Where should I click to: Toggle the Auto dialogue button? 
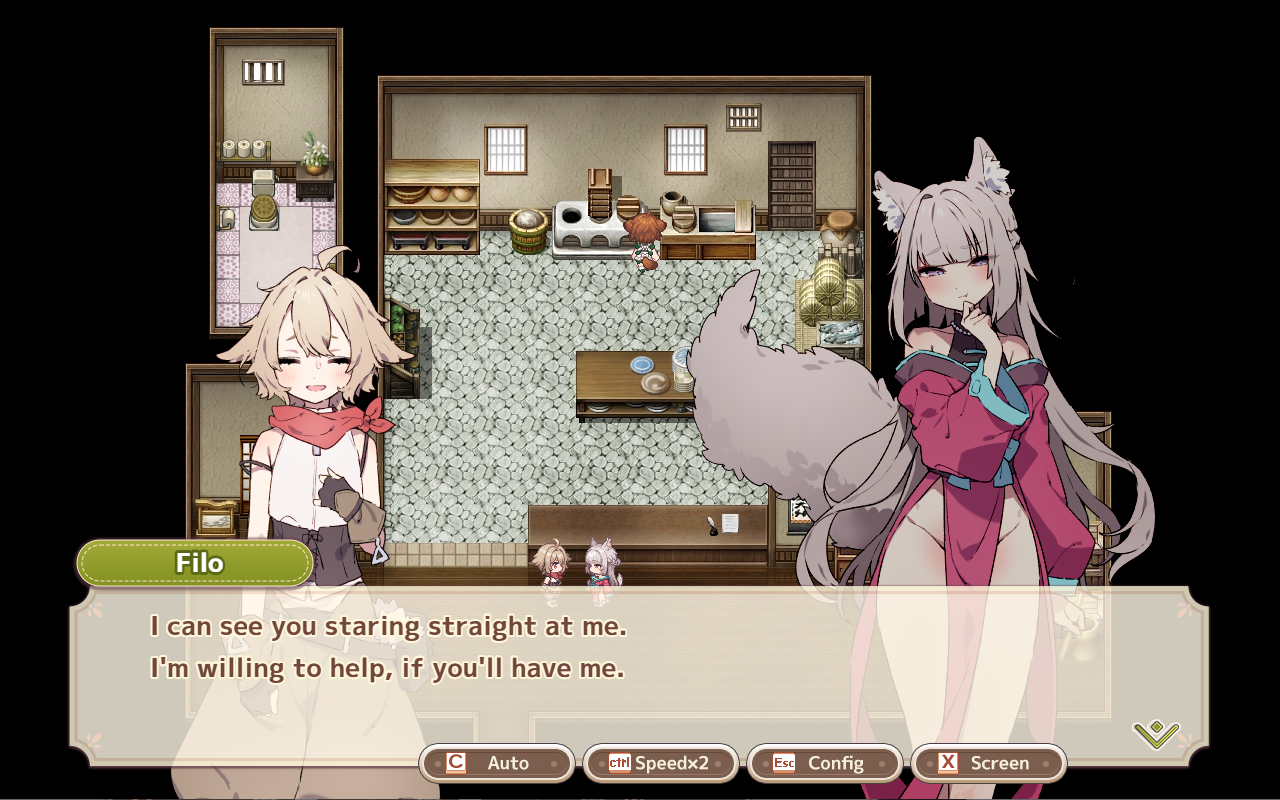point(497,763)
